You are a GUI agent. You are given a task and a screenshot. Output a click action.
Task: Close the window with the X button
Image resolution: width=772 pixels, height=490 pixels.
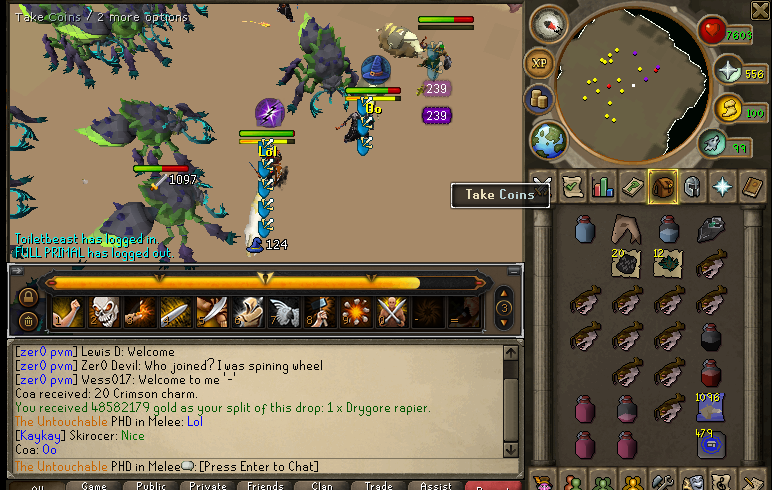click(541, 187)
